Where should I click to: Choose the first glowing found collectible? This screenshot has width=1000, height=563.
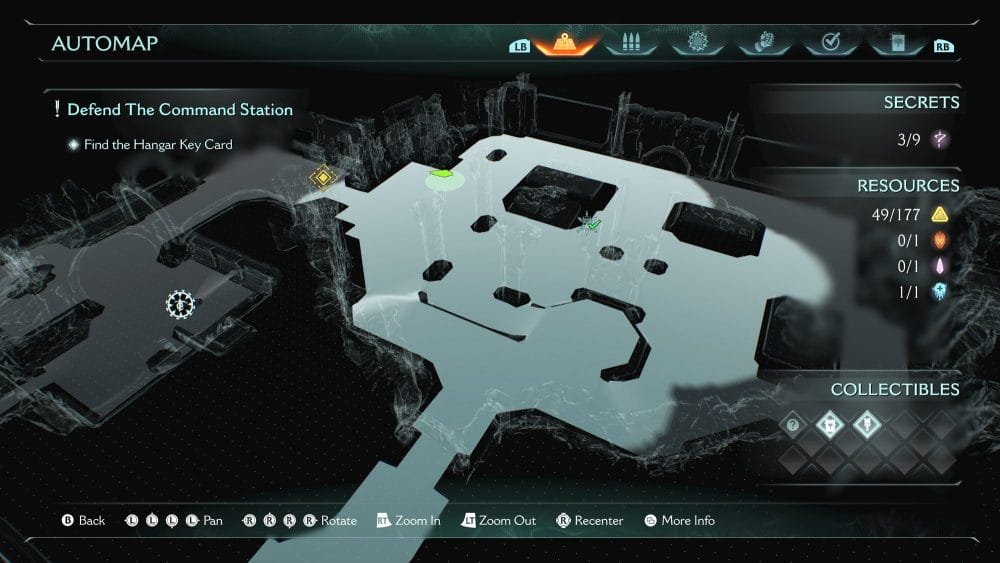pyautogui.click(x=829, y=424)
